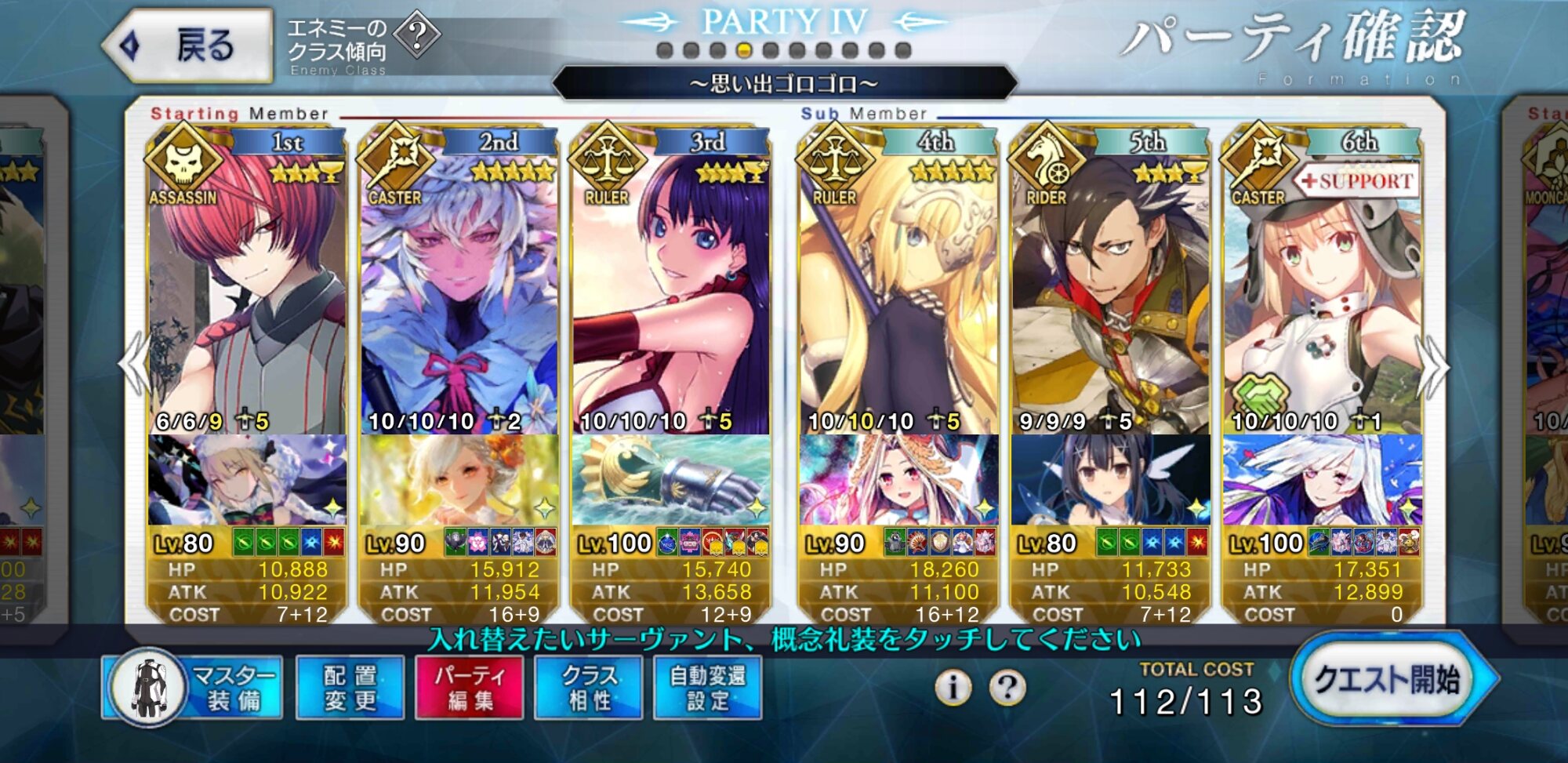Go back with the 戻る button
The height and width of the screenshot is (763, 1568).
(188, 45)
